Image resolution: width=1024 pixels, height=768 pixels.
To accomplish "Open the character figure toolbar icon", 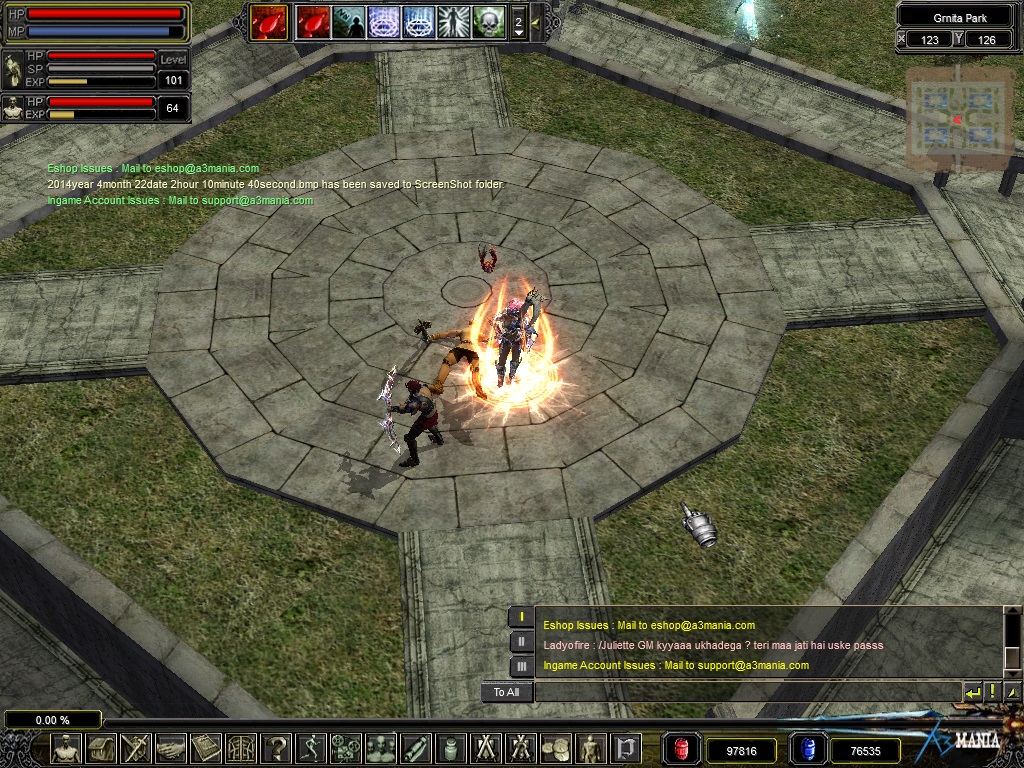I will pyautogui.click(x=66, y=748).
